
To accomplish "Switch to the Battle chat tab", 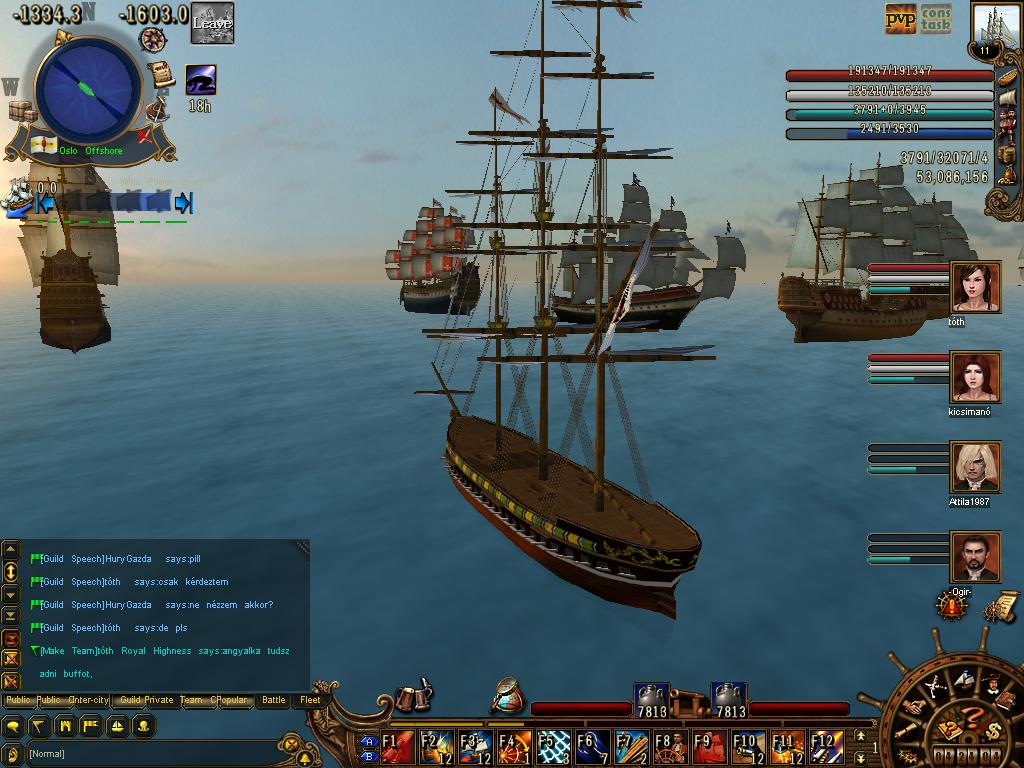I will [274, 700].
